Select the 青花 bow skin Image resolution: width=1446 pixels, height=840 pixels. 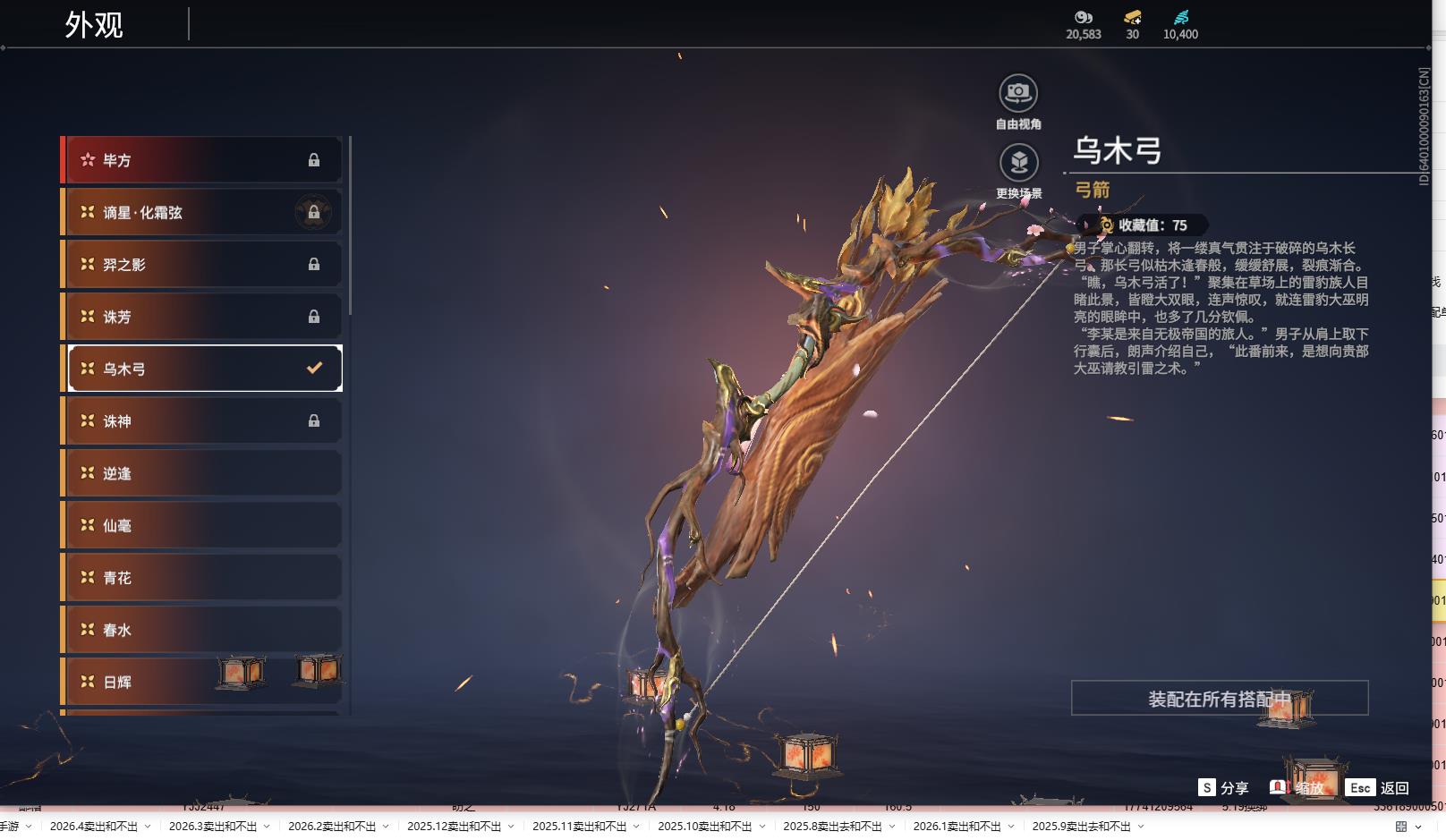pos(201,578)
